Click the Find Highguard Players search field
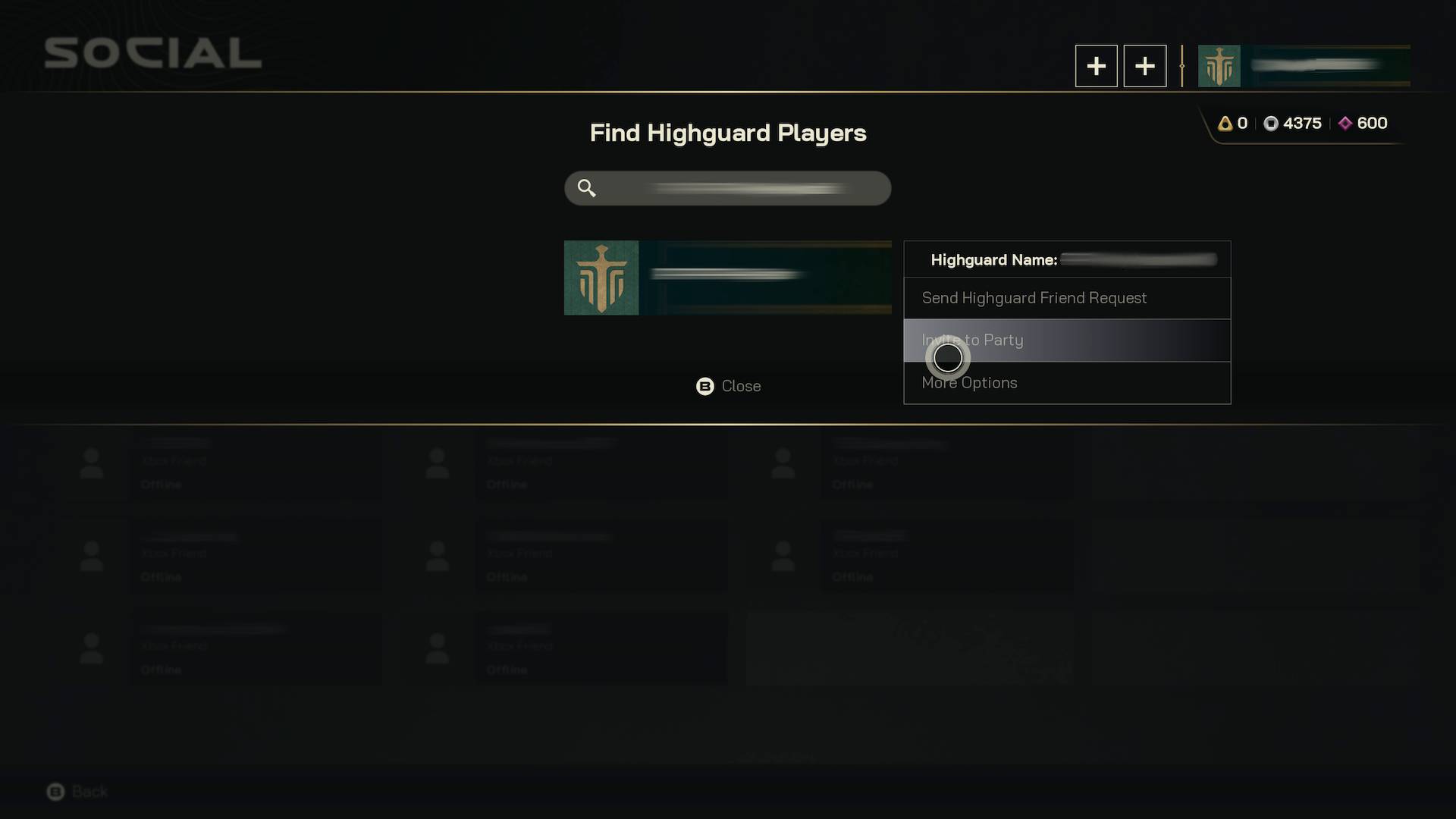The height and width of the screenshot is (819, 1456). [x=727, y=188]
